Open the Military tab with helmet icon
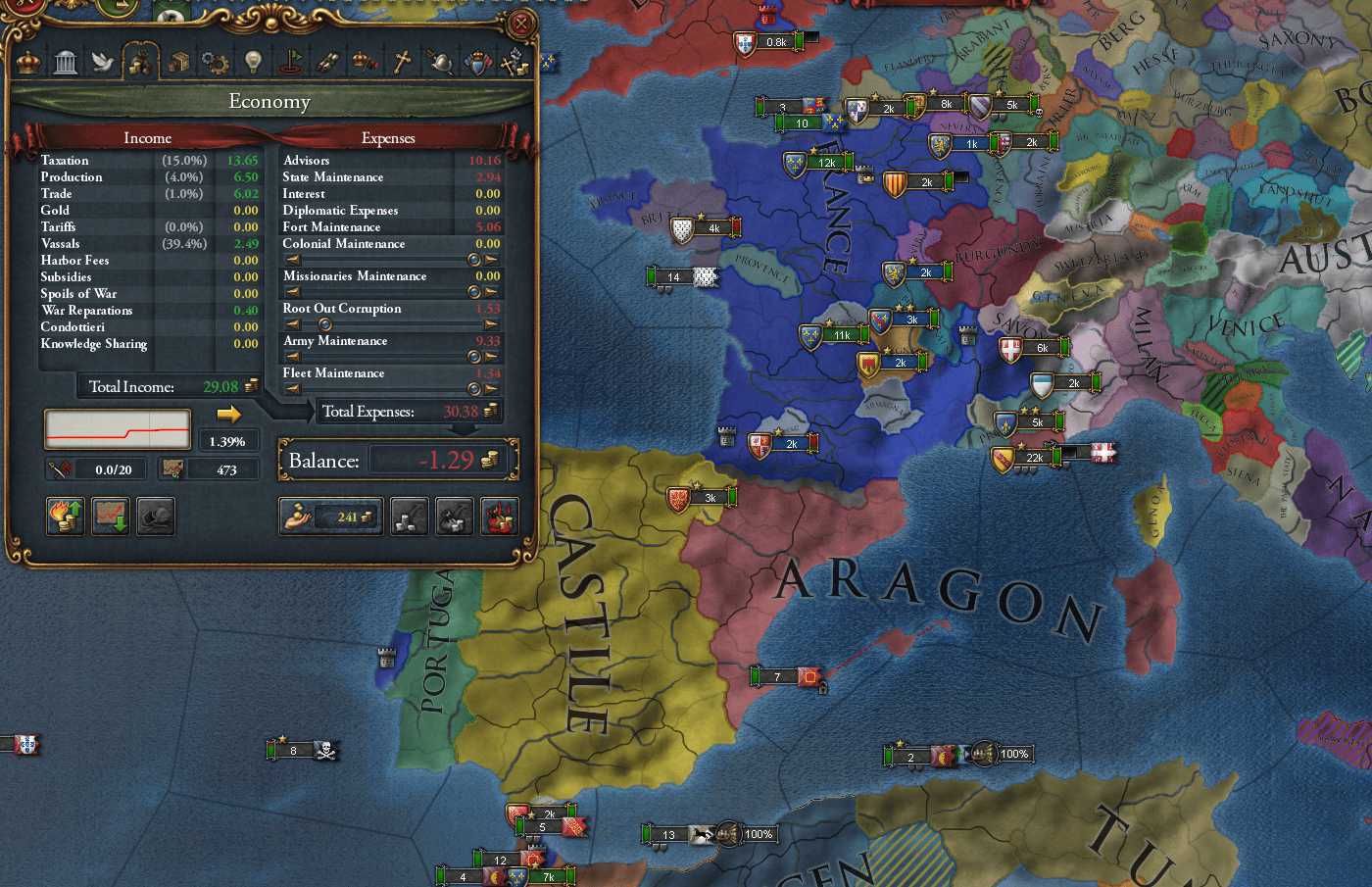 click(439, 63)
